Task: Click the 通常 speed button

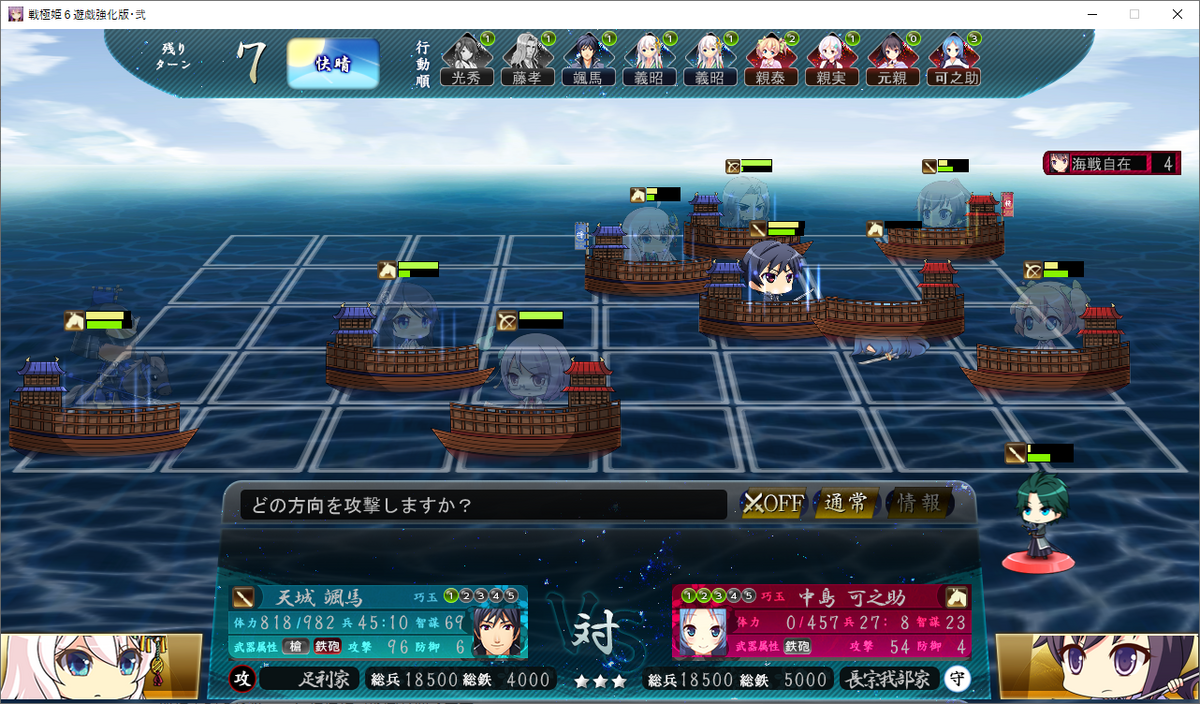Action: 845,503
